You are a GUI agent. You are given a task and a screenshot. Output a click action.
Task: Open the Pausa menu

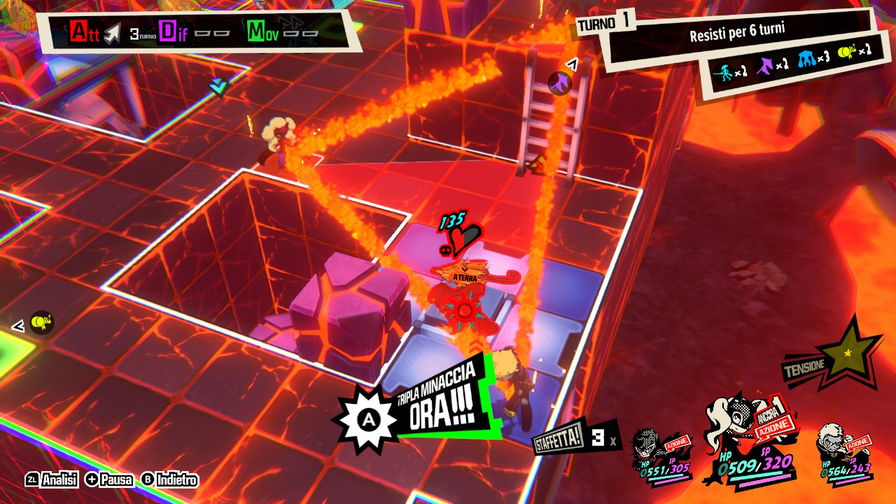[109, 480]
